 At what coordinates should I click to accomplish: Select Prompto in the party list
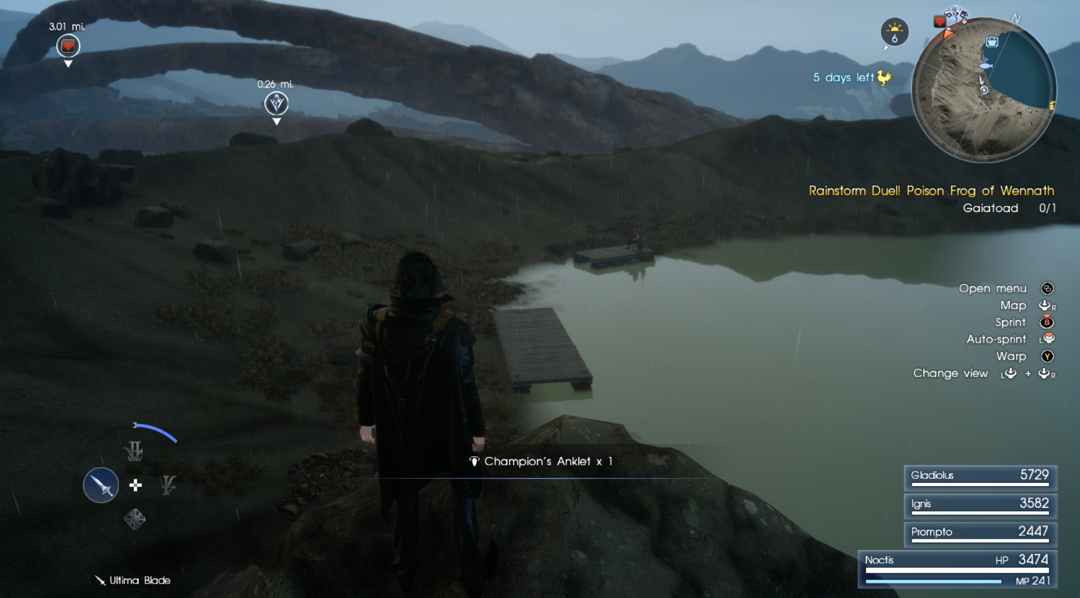[x=979, y=532]
